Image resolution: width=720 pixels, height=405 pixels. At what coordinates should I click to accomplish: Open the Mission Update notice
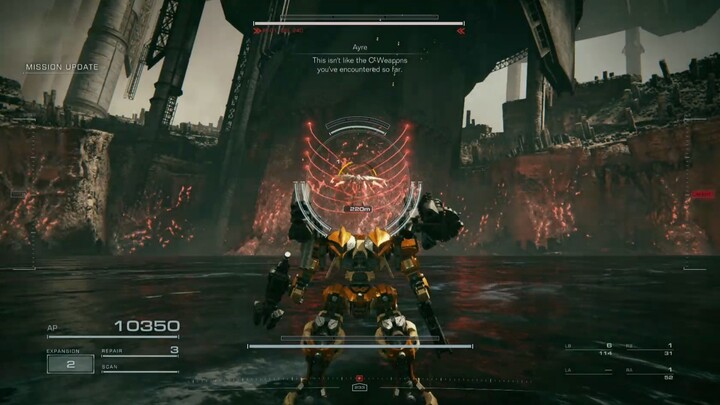point(62,67)
